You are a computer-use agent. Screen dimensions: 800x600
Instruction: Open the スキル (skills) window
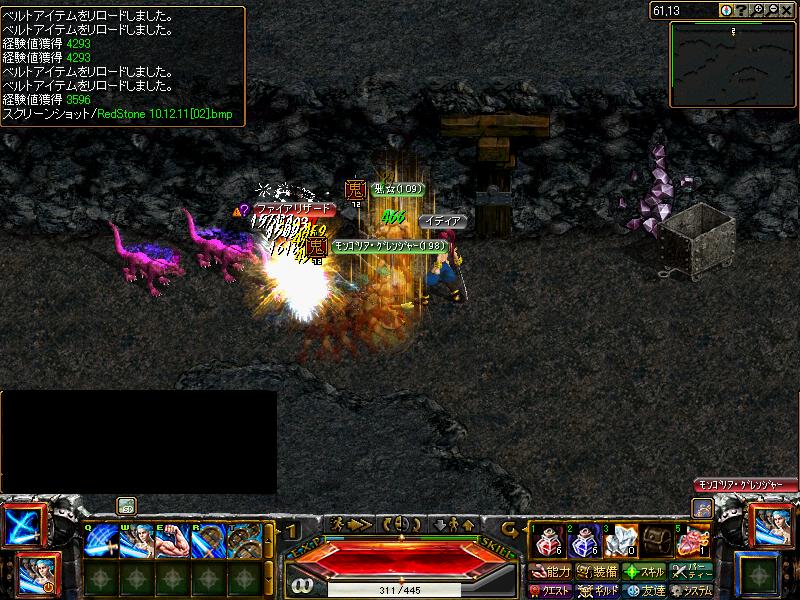point(645,572)
